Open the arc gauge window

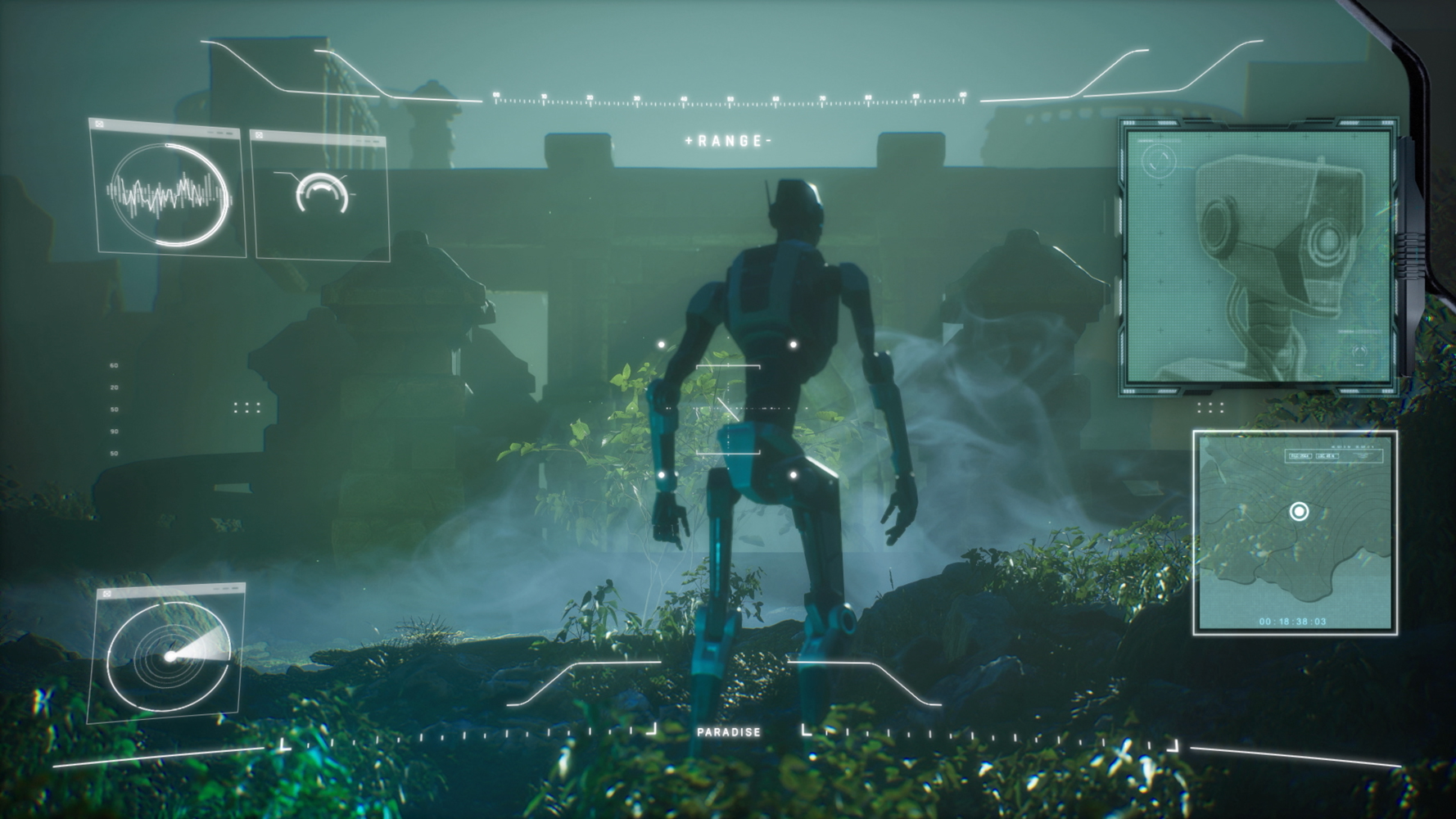321,195
